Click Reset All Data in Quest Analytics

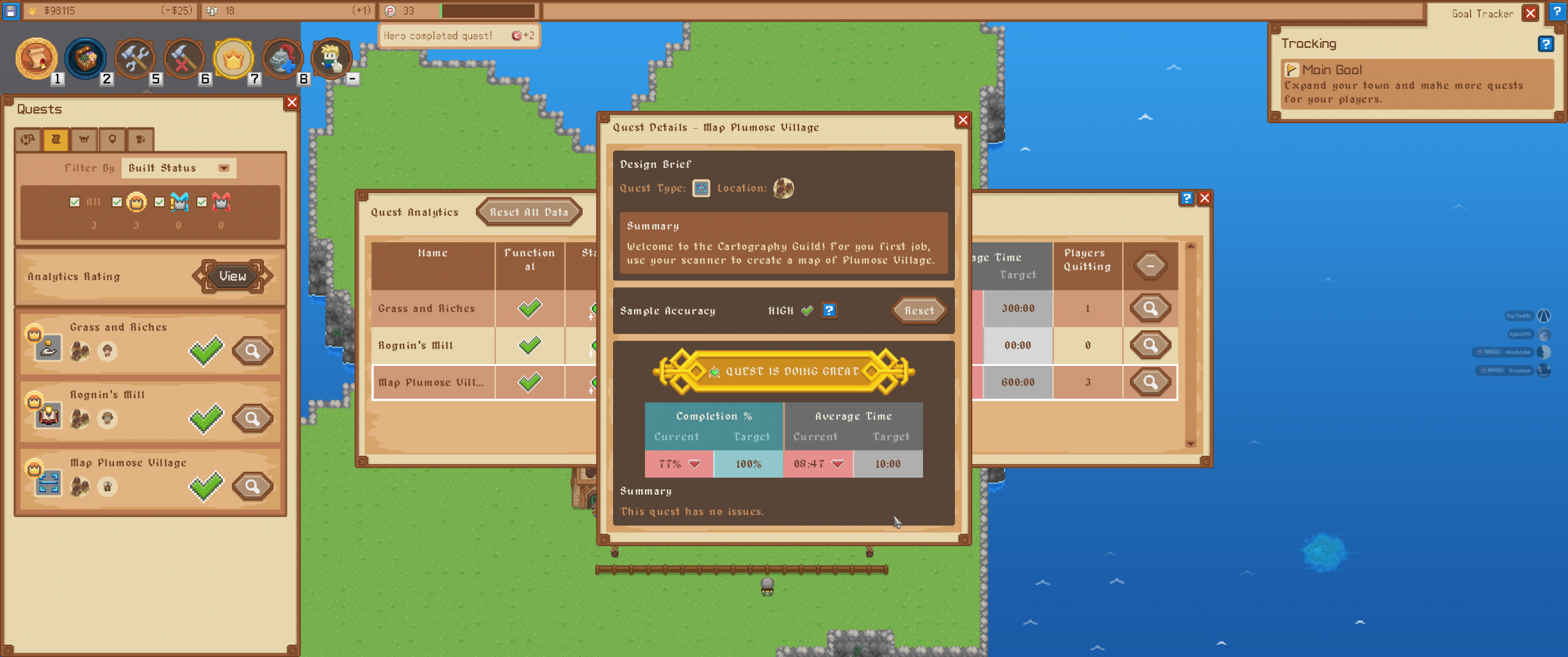pyautogui.click(x=529, y=212)
